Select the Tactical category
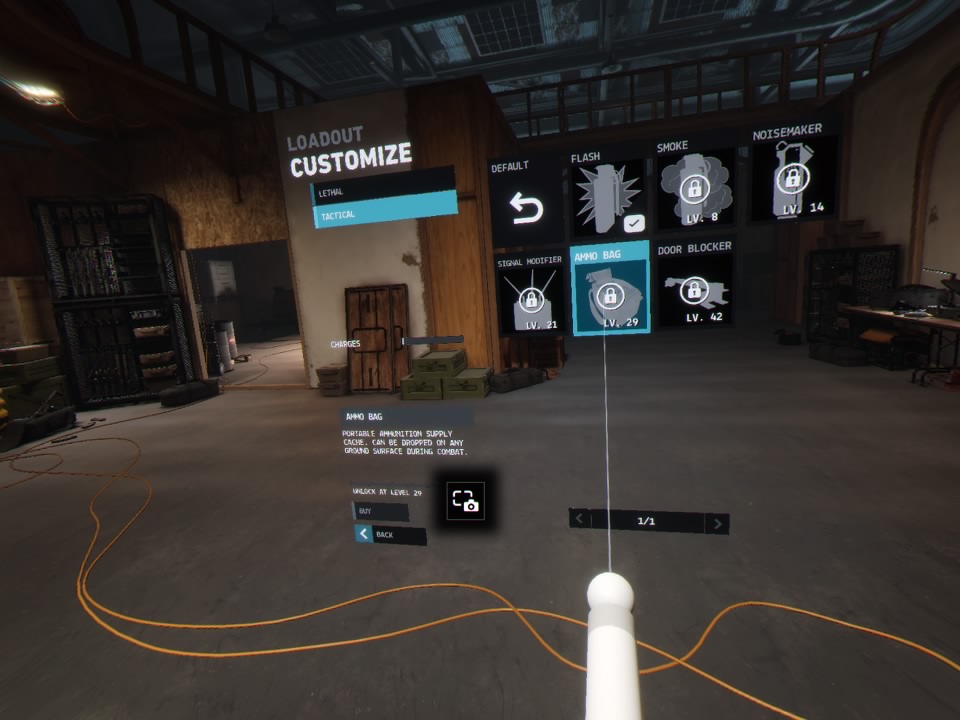The height and width of the screenshot is (720, 960). [x=384, y=214]
